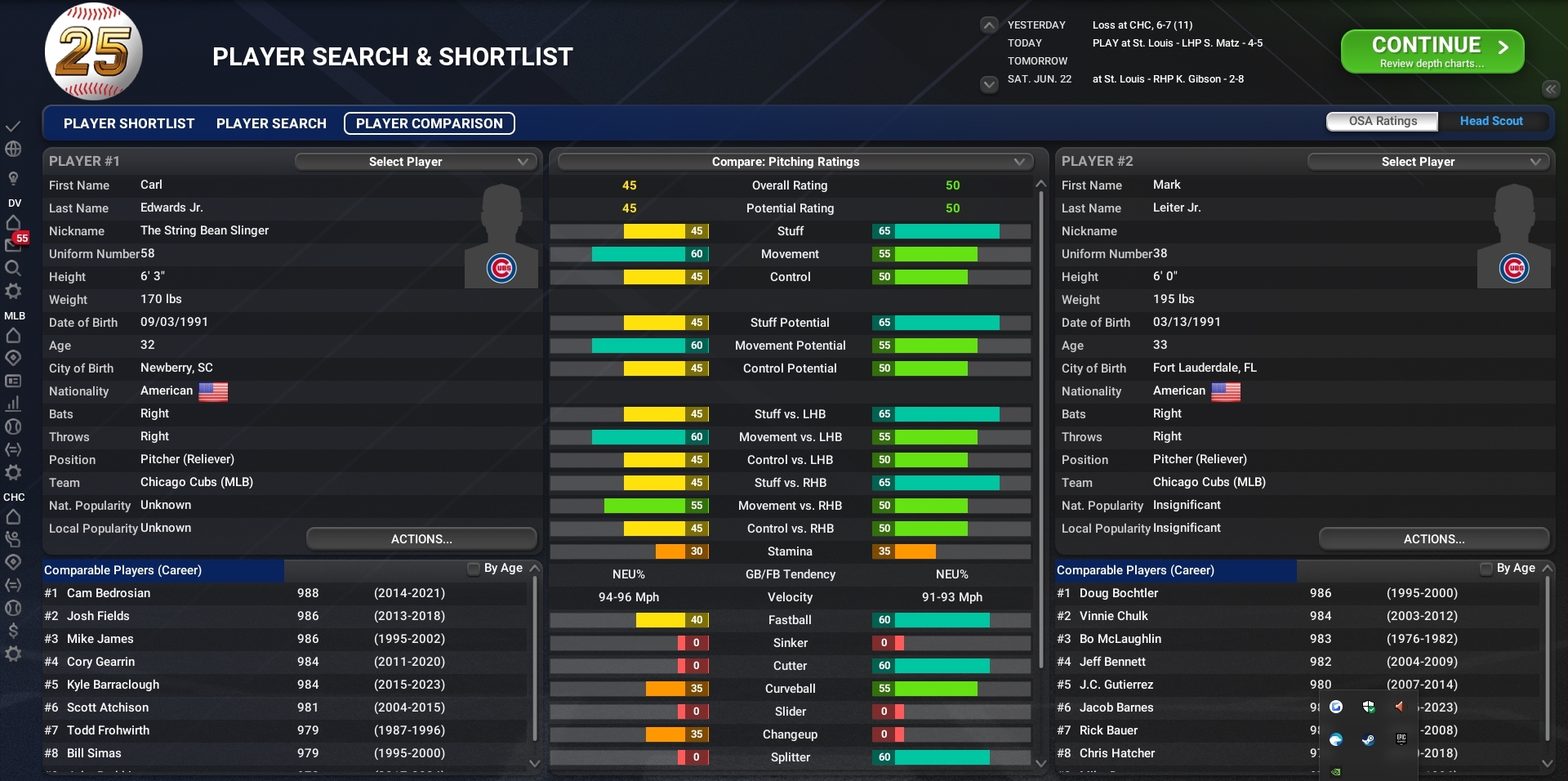Viewport: 1568px width, 781px height.
Task: Open Select Player dropdown for Player #2
Action: click(1428, 161)
